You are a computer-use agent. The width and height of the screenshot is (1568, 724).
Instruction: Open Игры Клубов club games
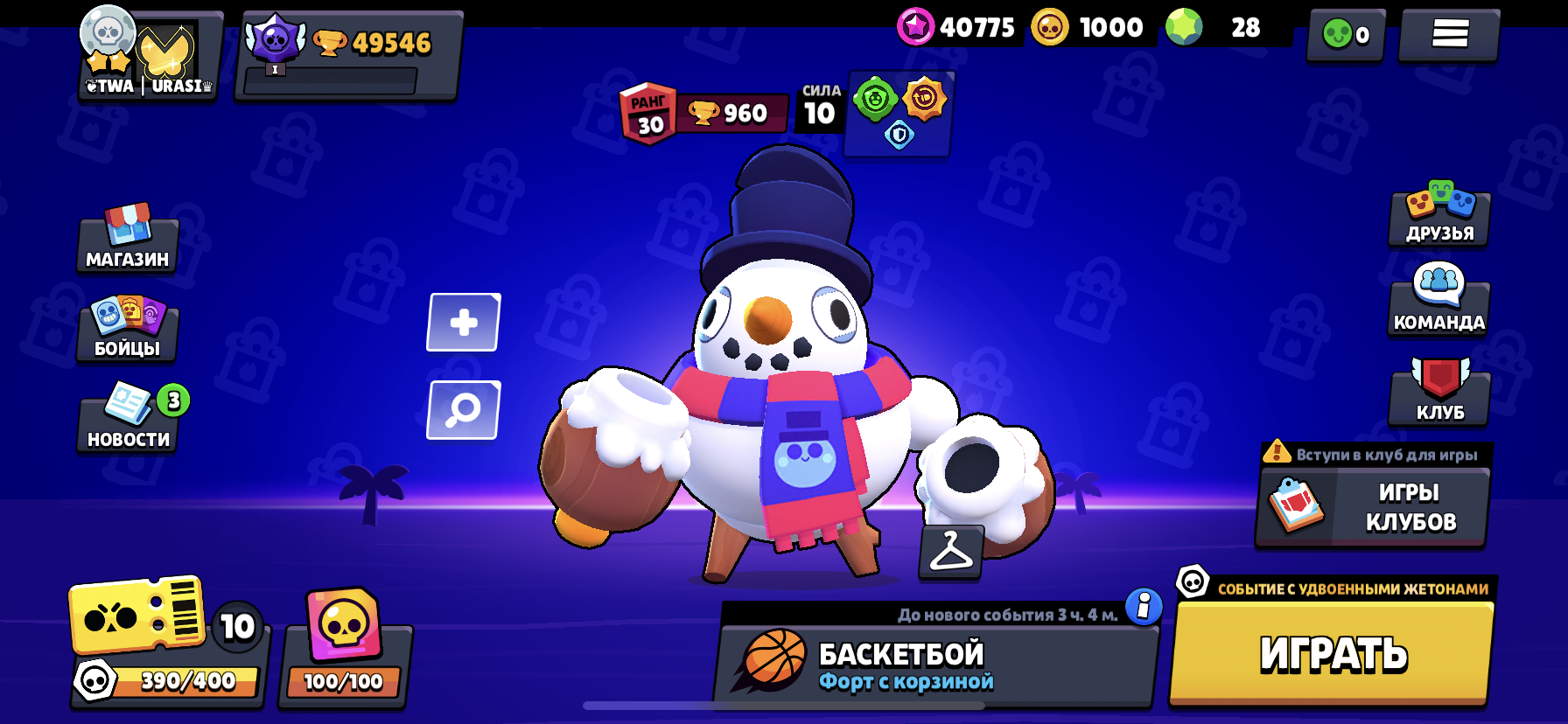coord(1372,507)
